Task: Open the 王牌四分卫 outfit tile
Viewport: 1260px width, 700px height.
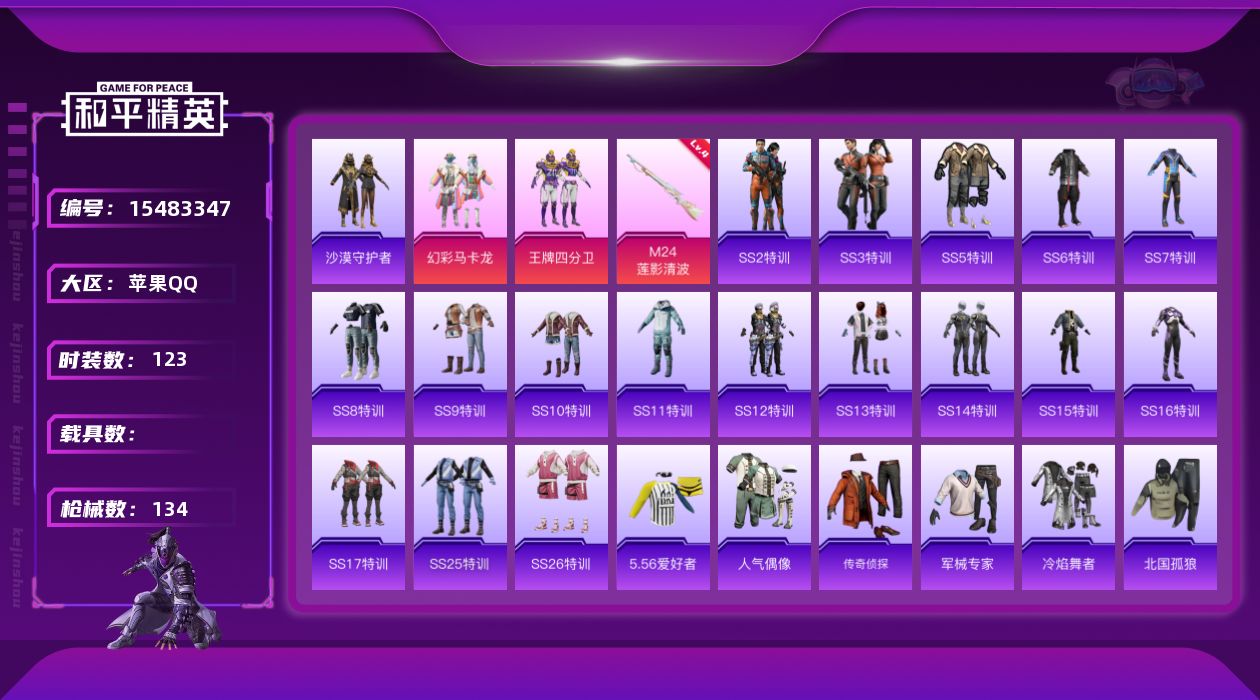Action: coord(561,211)
